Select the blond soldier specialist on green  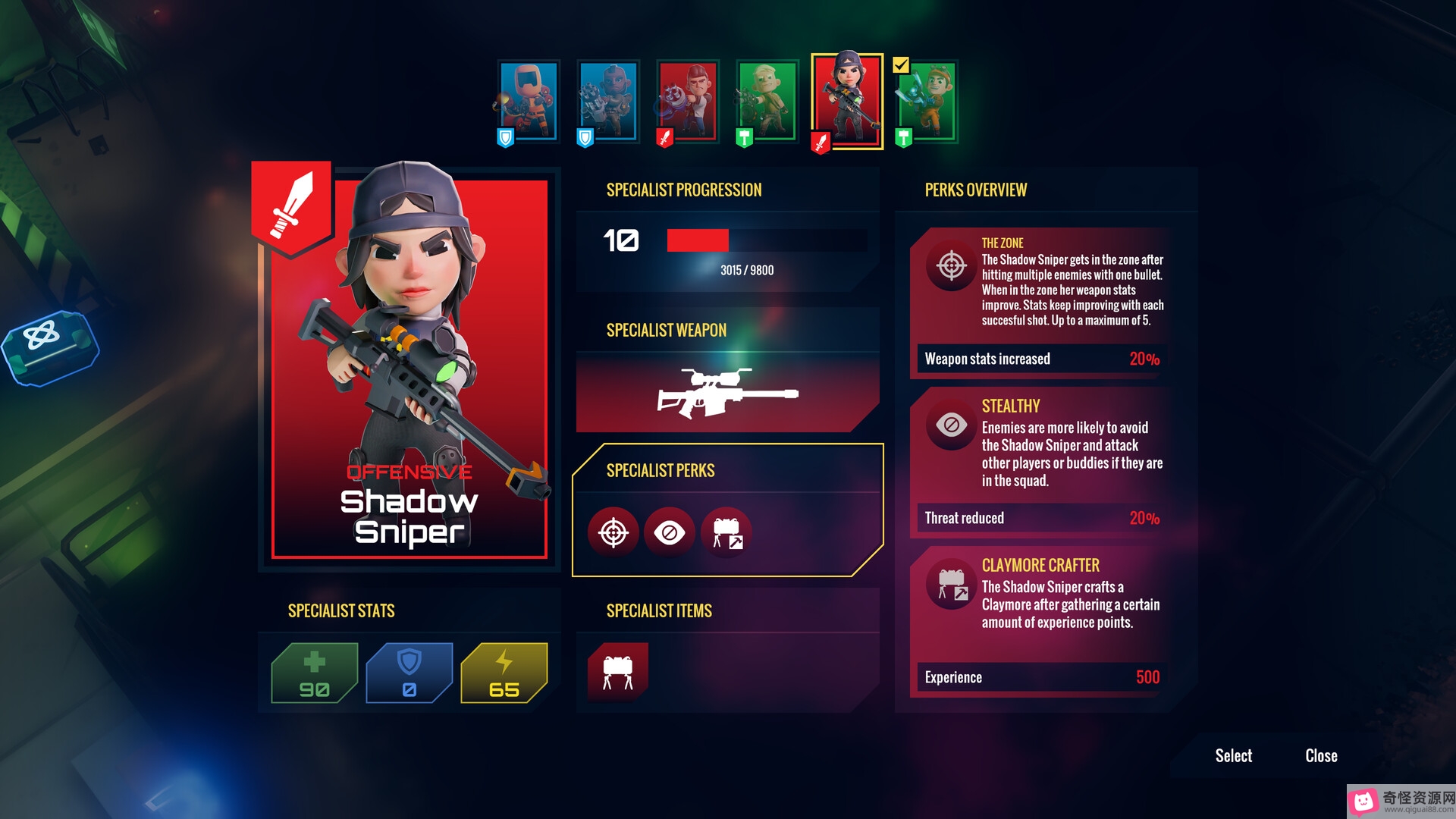pyautogui.click(x=767, y=101)
